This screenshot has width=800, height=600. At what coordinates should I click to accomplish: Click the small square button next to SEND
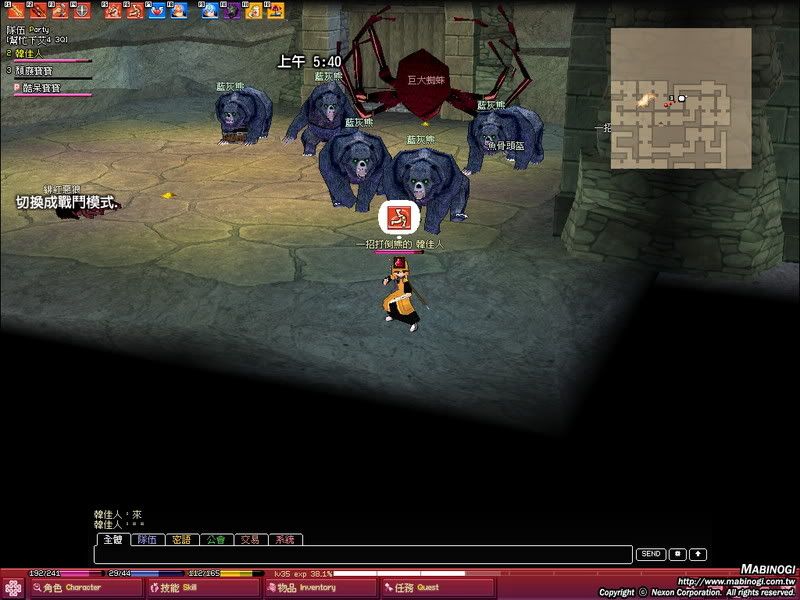pos(677,554)
